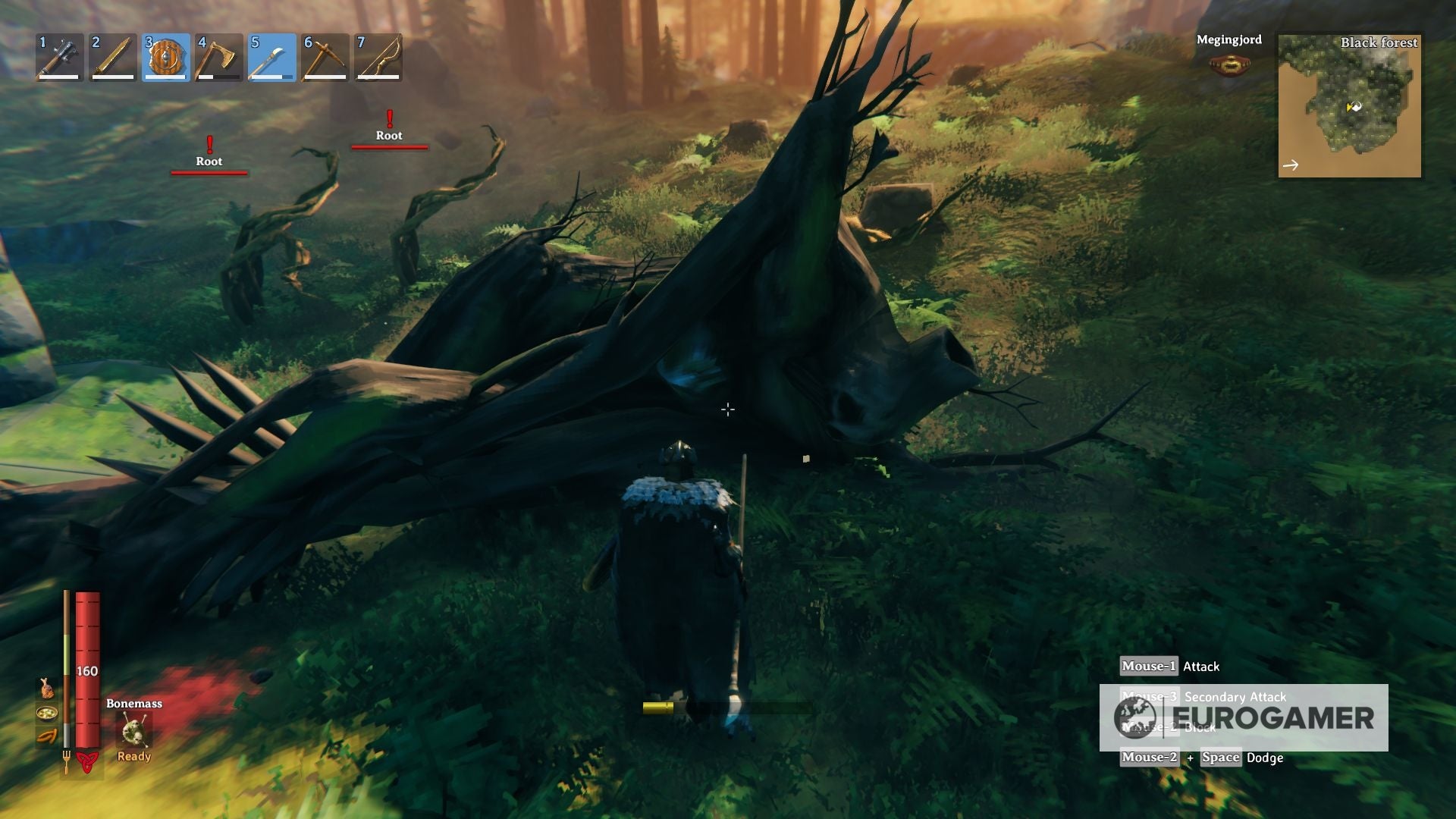This screenshot has height=819, width=1456.
Task: Choose the bronze axe in slot 4
Action: tap(219, 58)
